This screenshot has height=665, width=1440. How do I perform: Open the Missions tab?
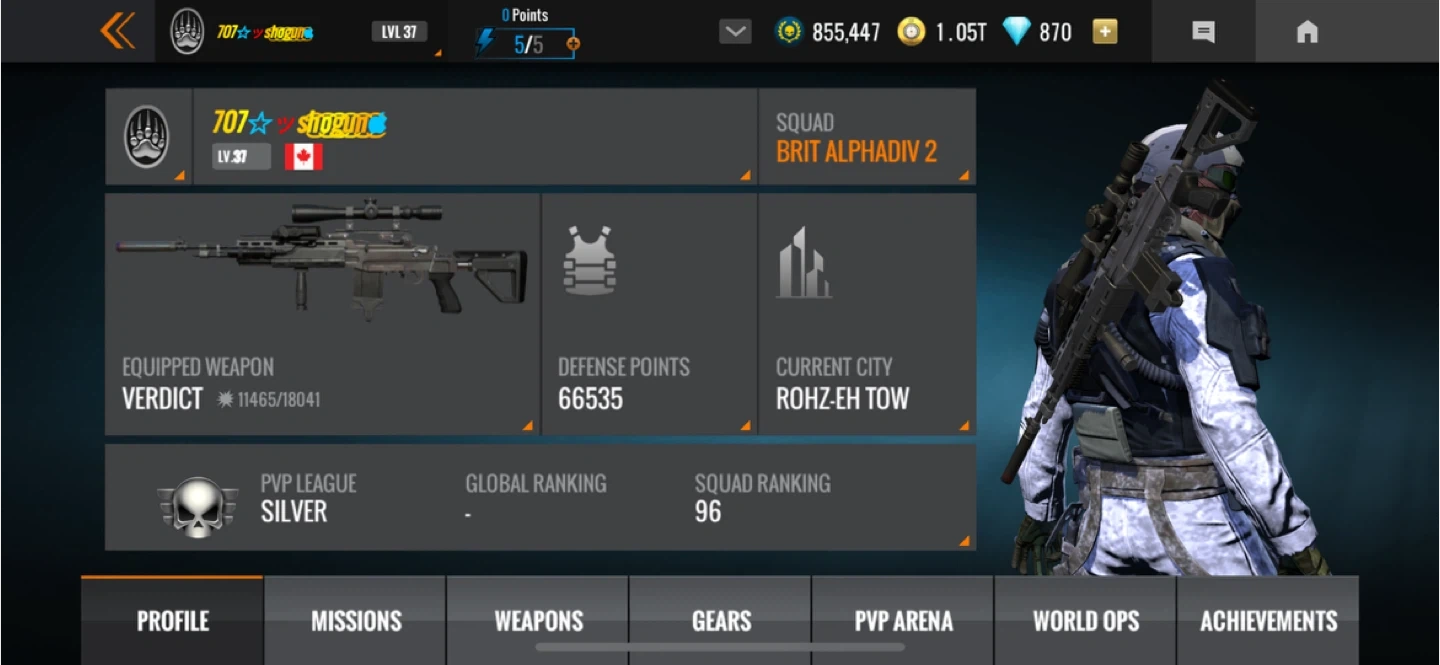356,621
